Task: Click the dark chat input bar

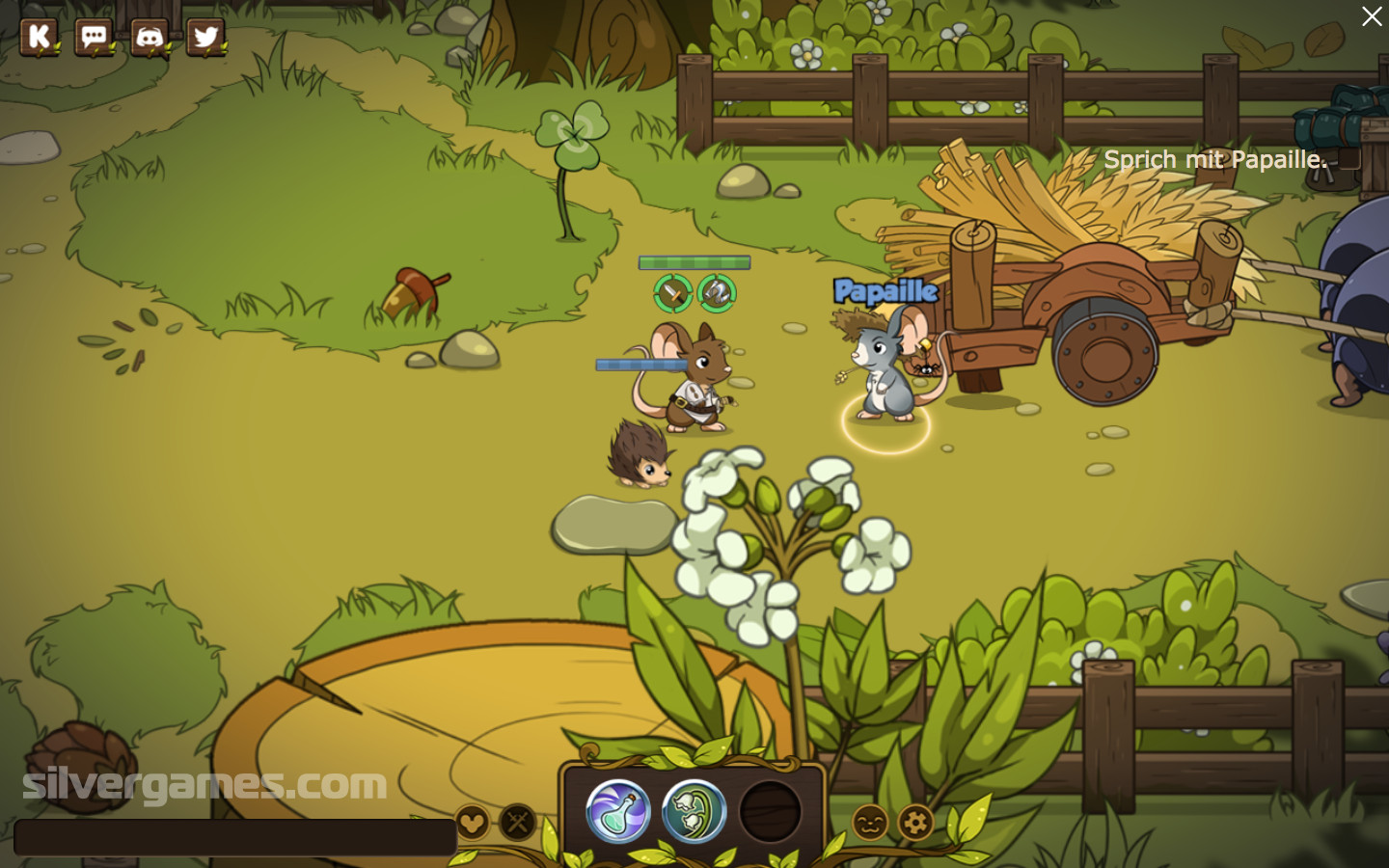Action: (235, 837)
